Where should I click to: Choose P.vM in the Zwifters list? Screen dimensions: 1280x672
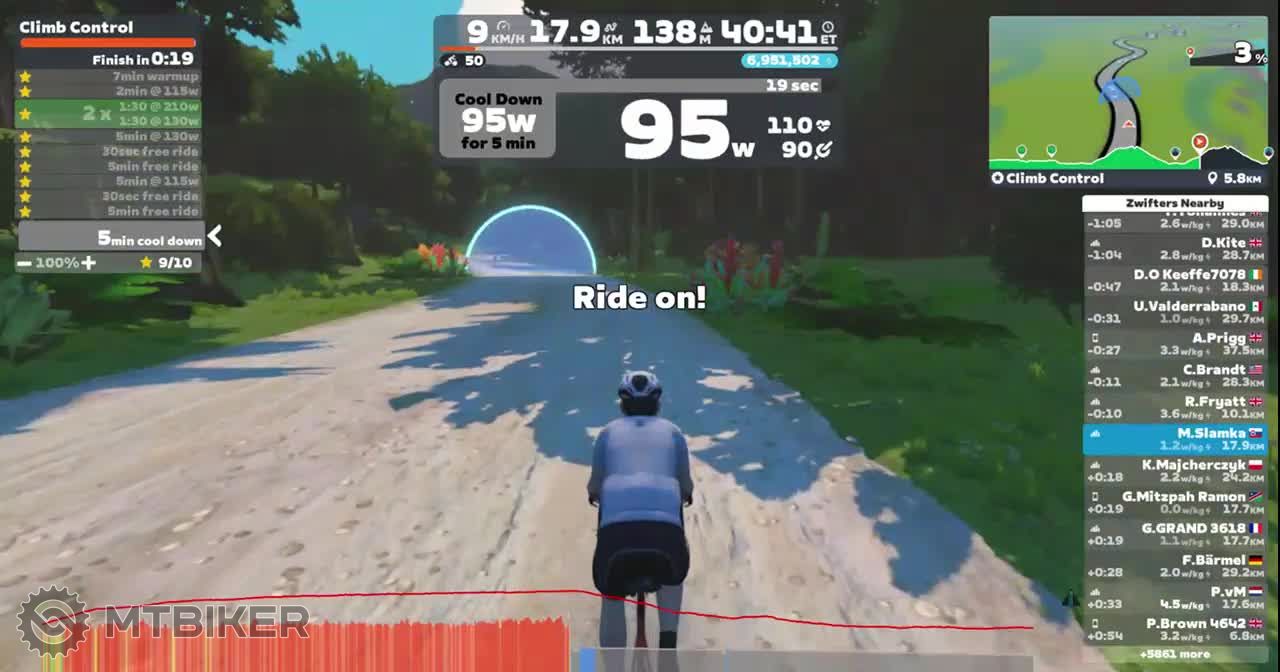tap(1175, 597)
